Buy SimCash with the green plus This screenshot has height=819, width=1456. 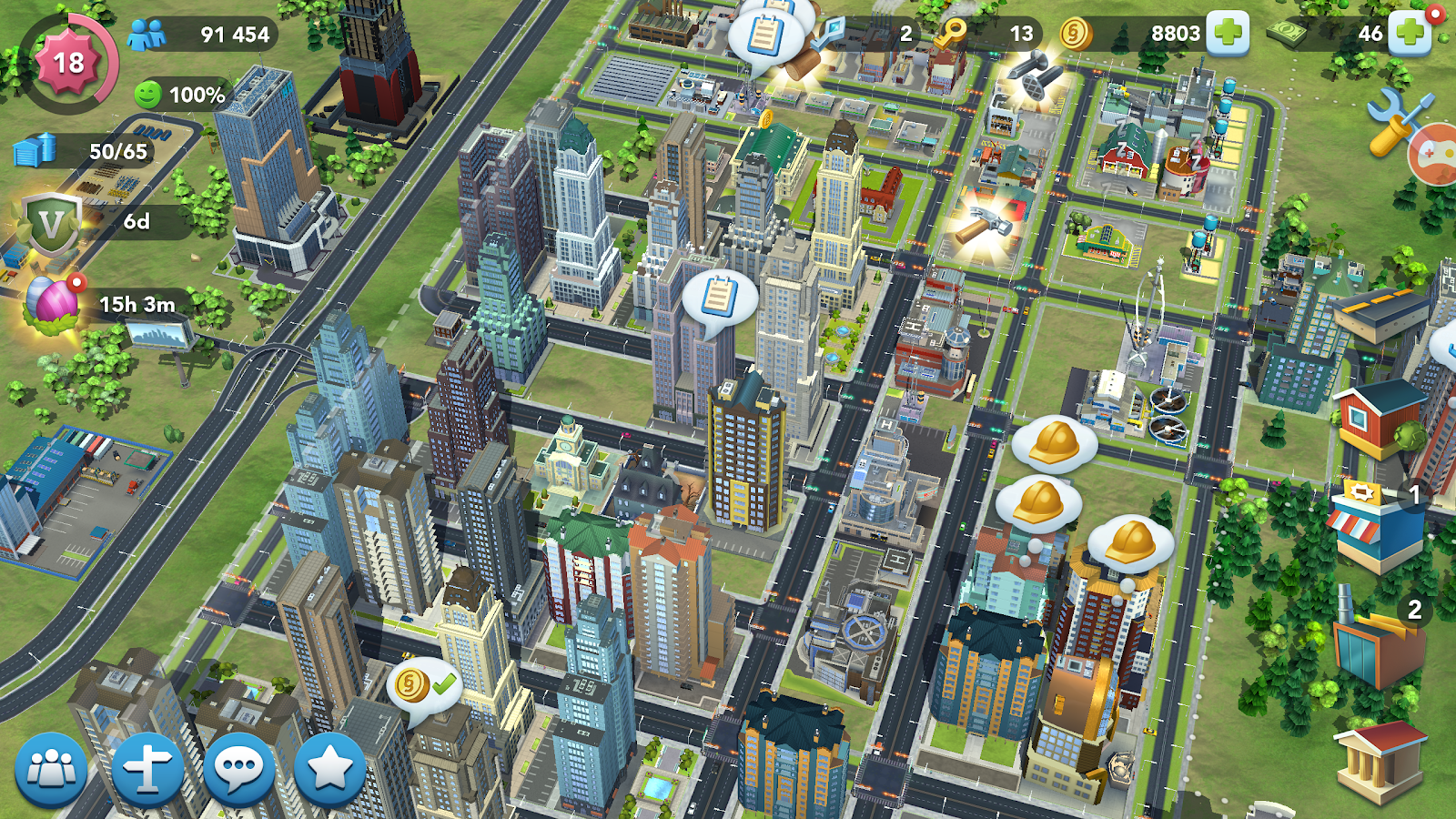click(1410, 34)
